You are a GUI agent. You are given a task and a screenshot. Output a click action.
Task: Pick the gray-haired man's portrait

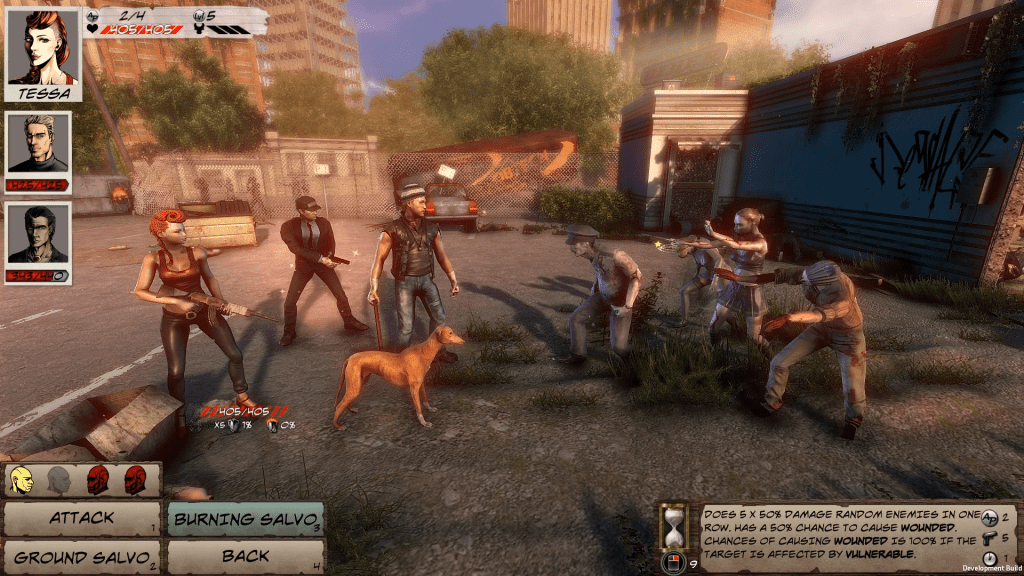click(x=38, y=144)
